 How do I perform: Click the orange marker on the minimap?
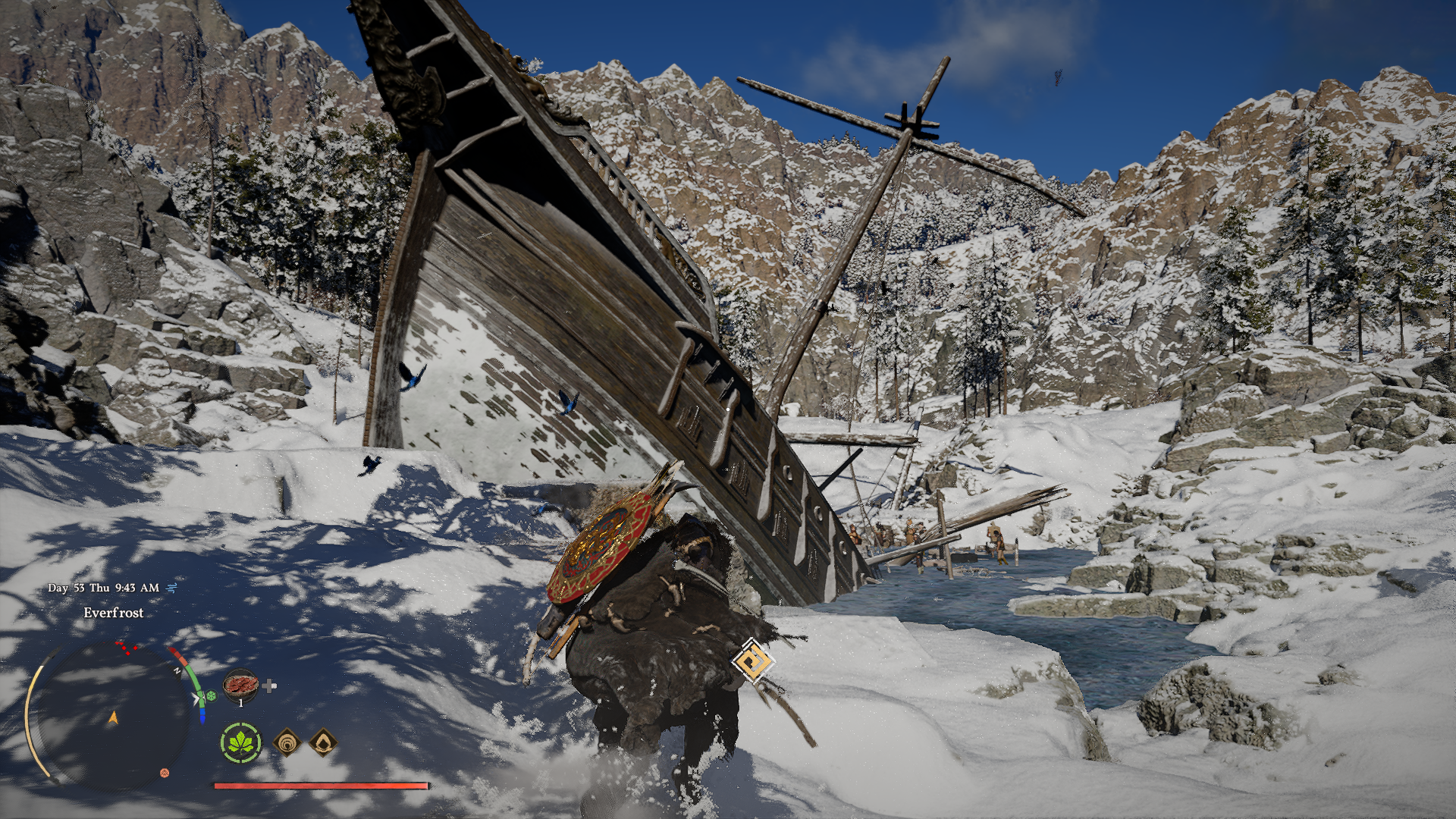165,773
